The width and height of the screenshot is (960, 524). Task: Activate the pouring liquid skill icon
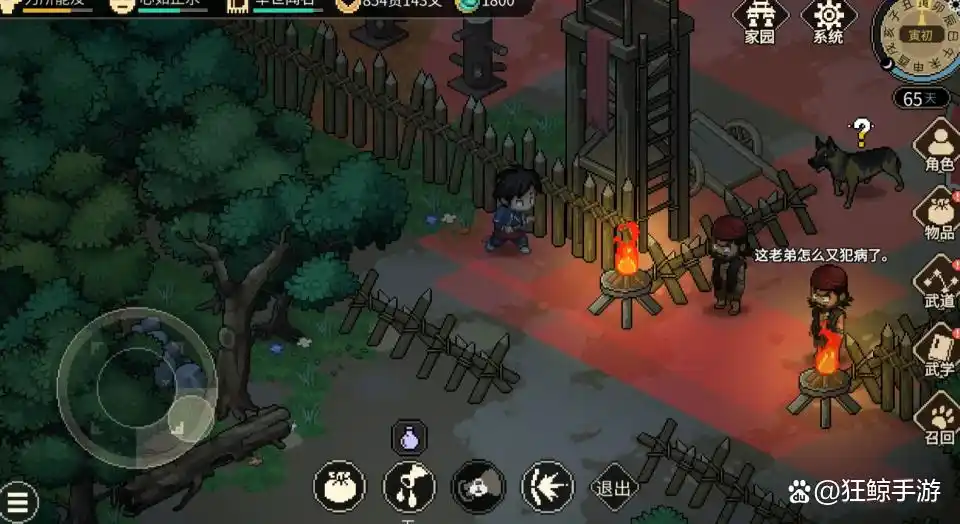tap(409, 487)
